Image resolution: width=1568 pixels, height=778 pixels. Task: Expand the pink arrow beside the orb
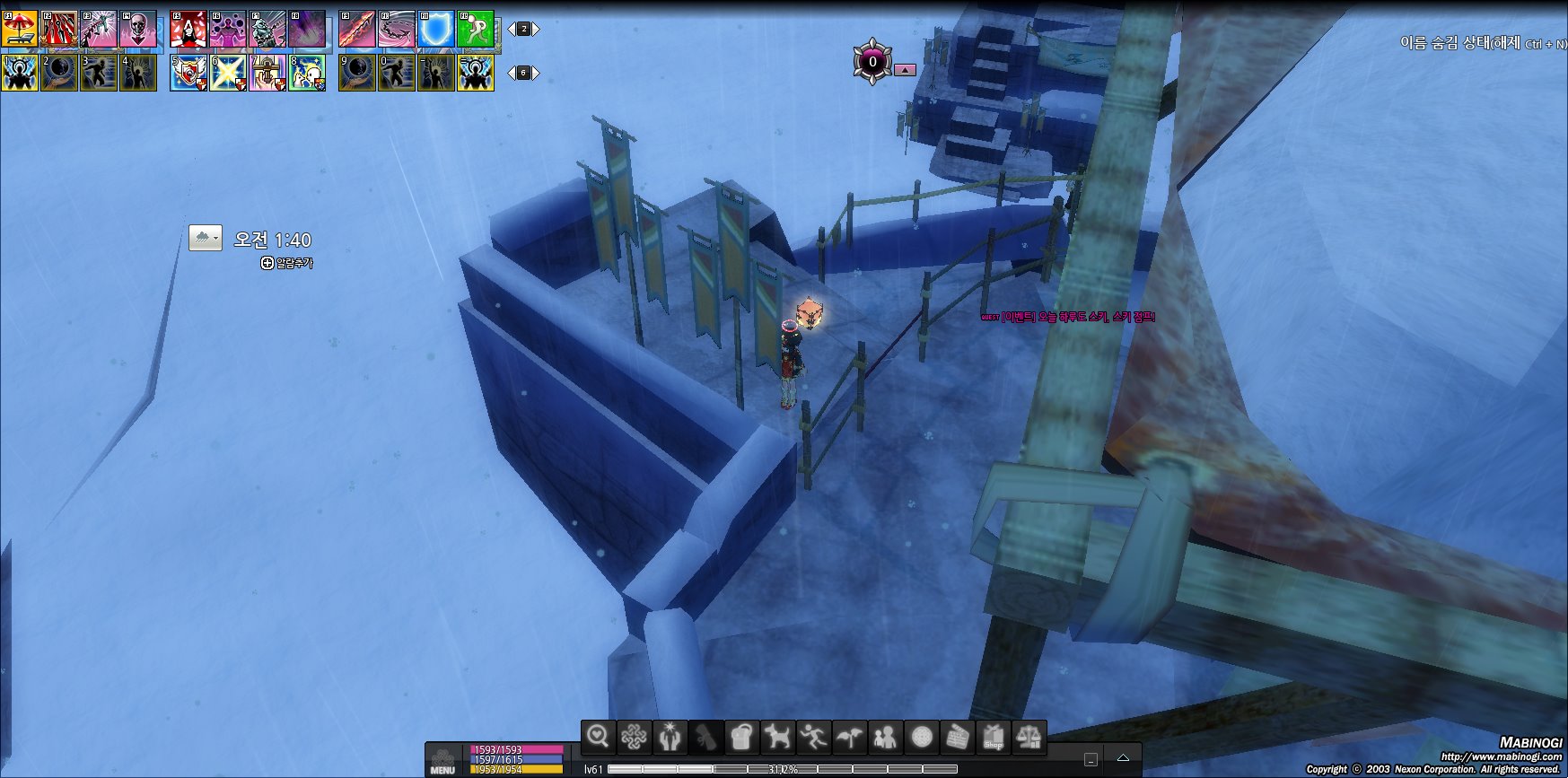point(905,69)
